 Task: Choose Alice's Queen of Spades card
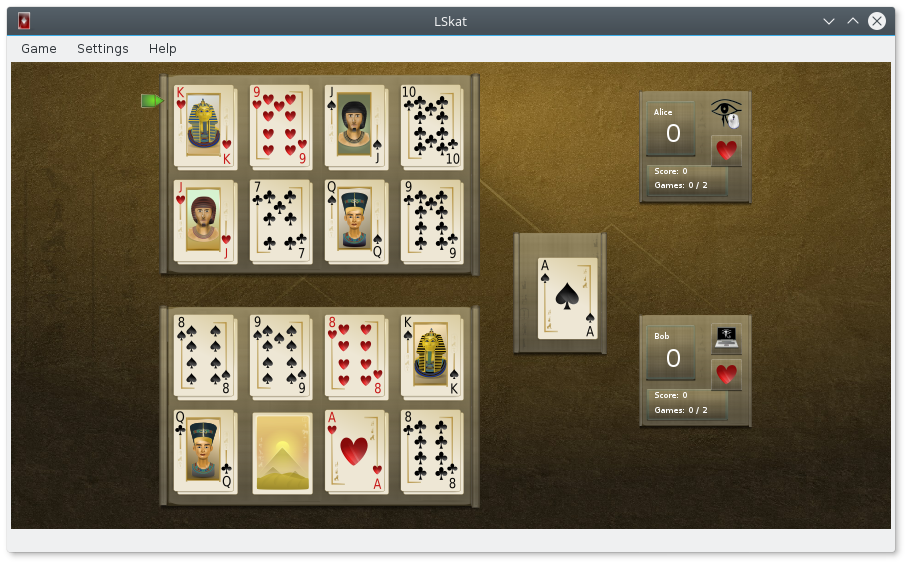[356, 221]
